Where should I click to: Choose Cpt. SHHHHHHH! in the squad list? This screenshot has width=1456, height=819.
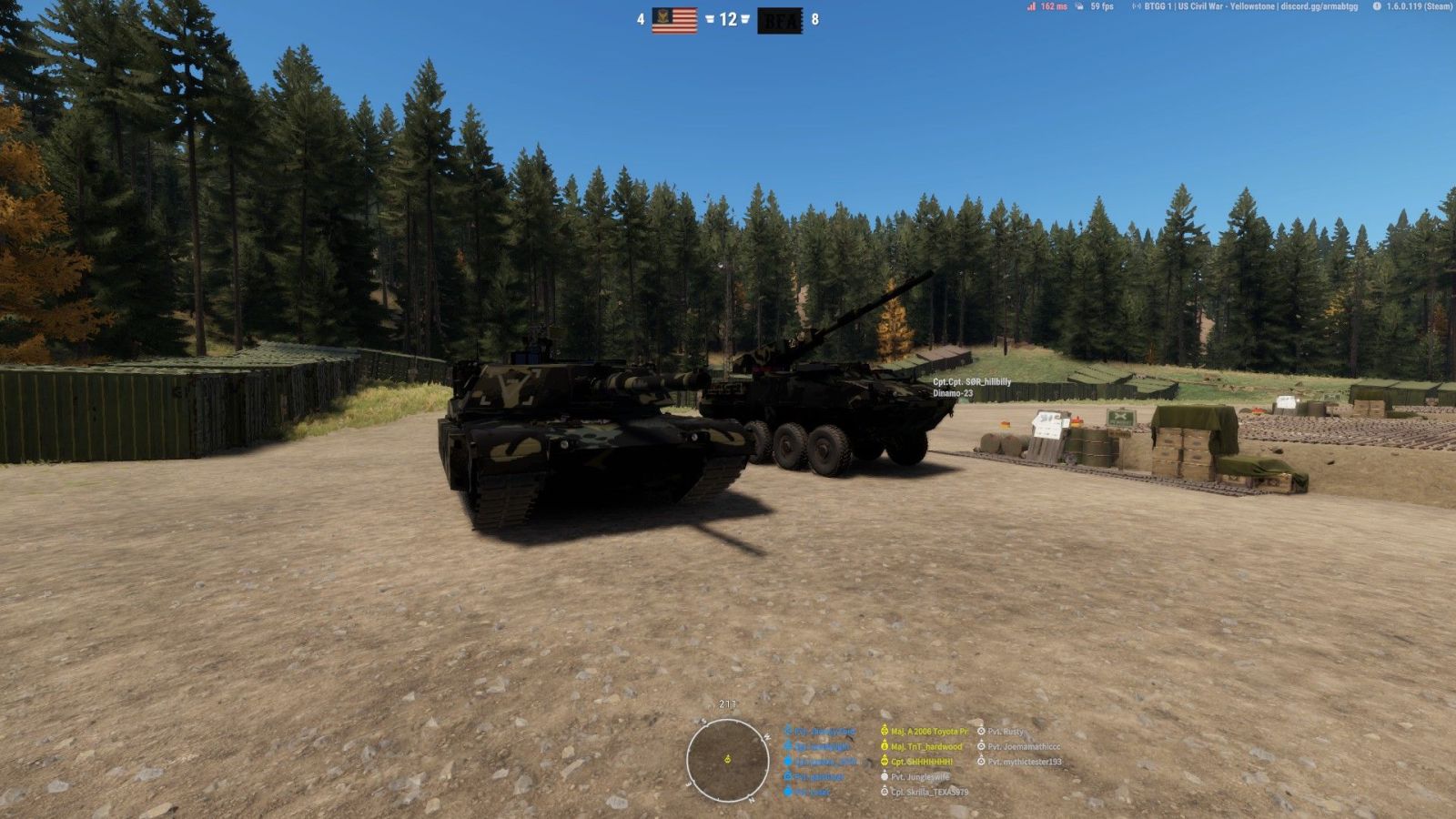click(921, 762)
